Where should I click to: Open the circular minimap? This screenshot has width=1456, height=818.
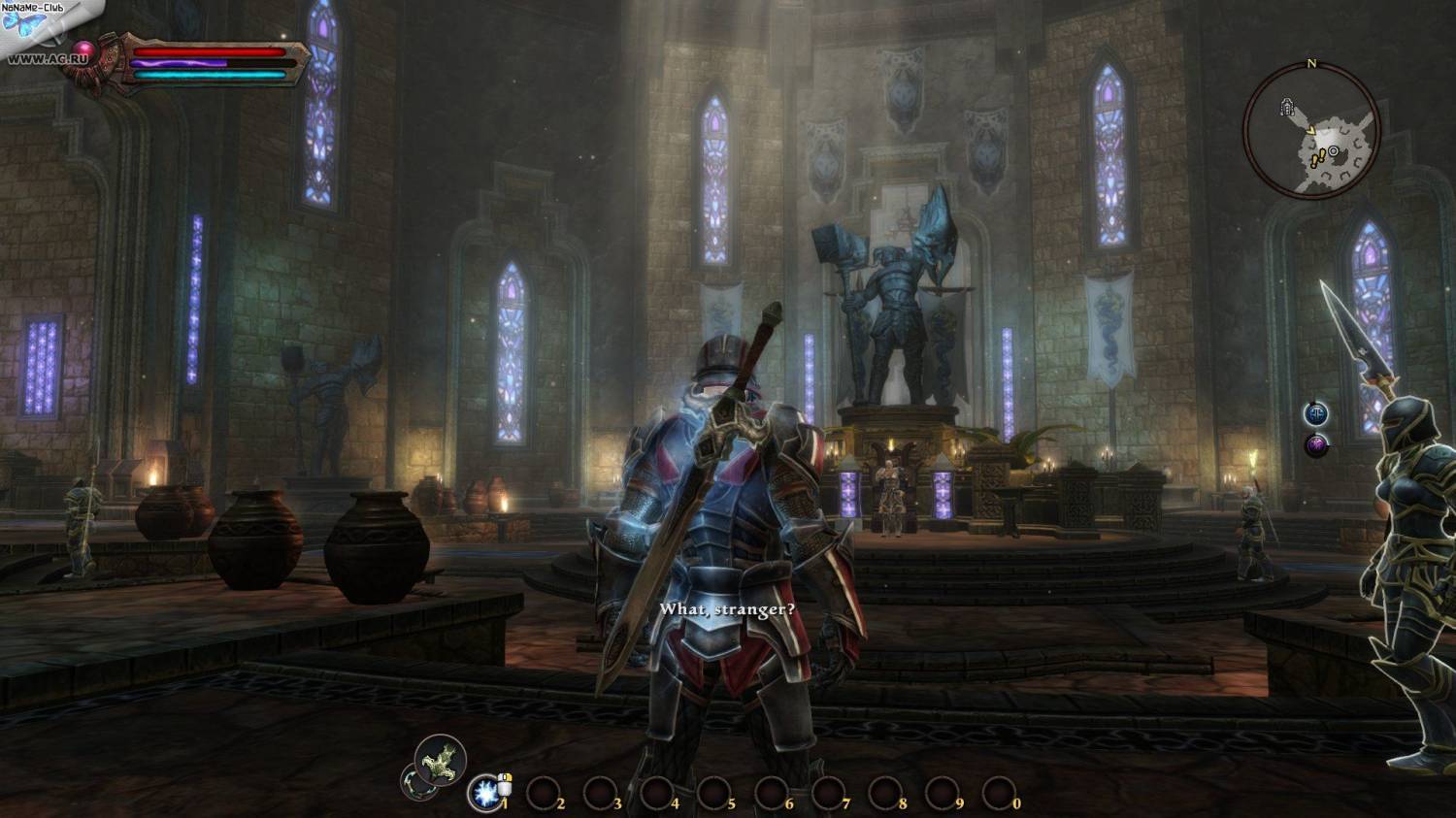[x=1310, y=131]
